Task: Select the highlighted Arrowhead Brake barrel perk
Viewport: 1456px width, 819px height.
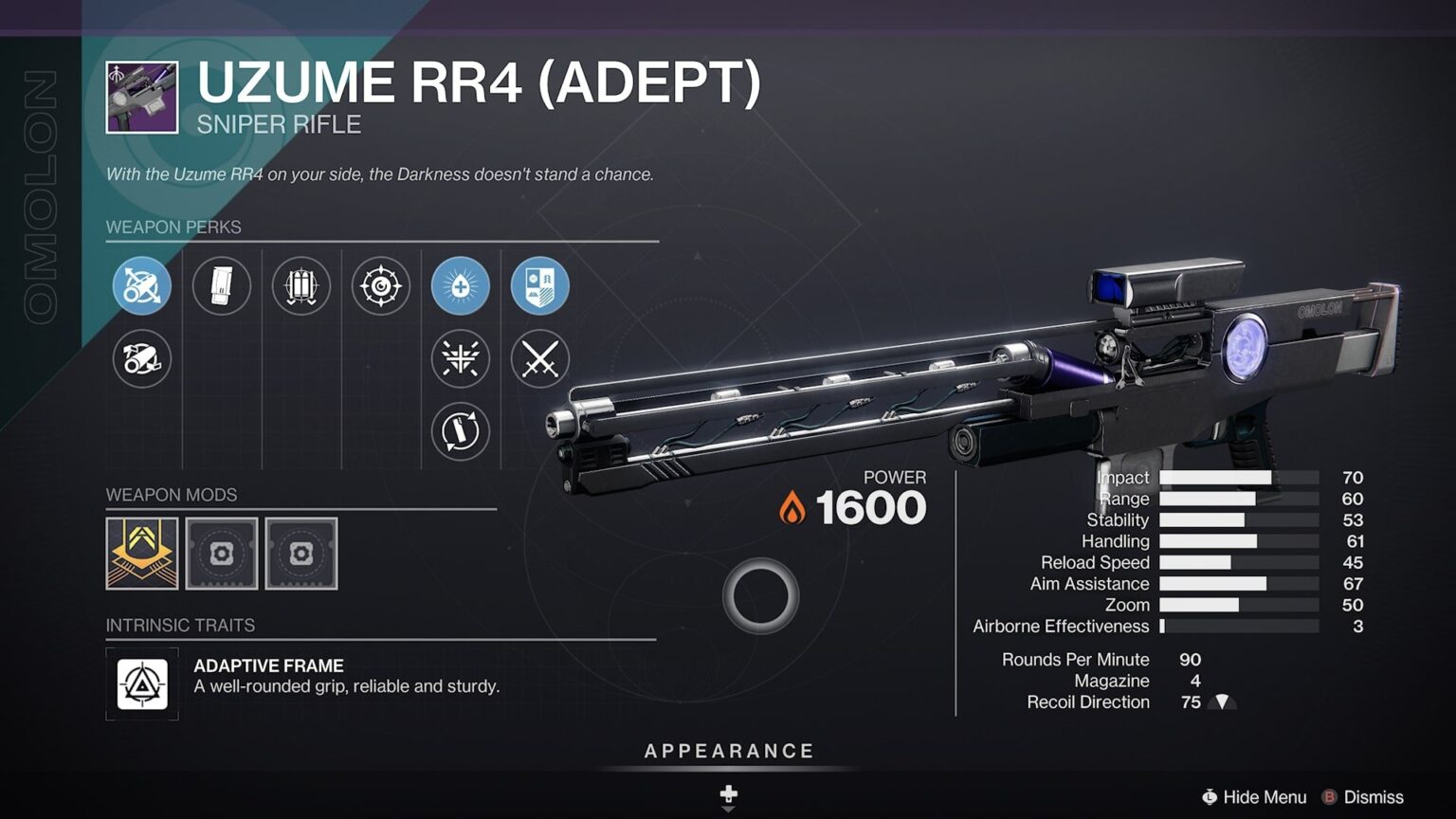Action: 141,285
